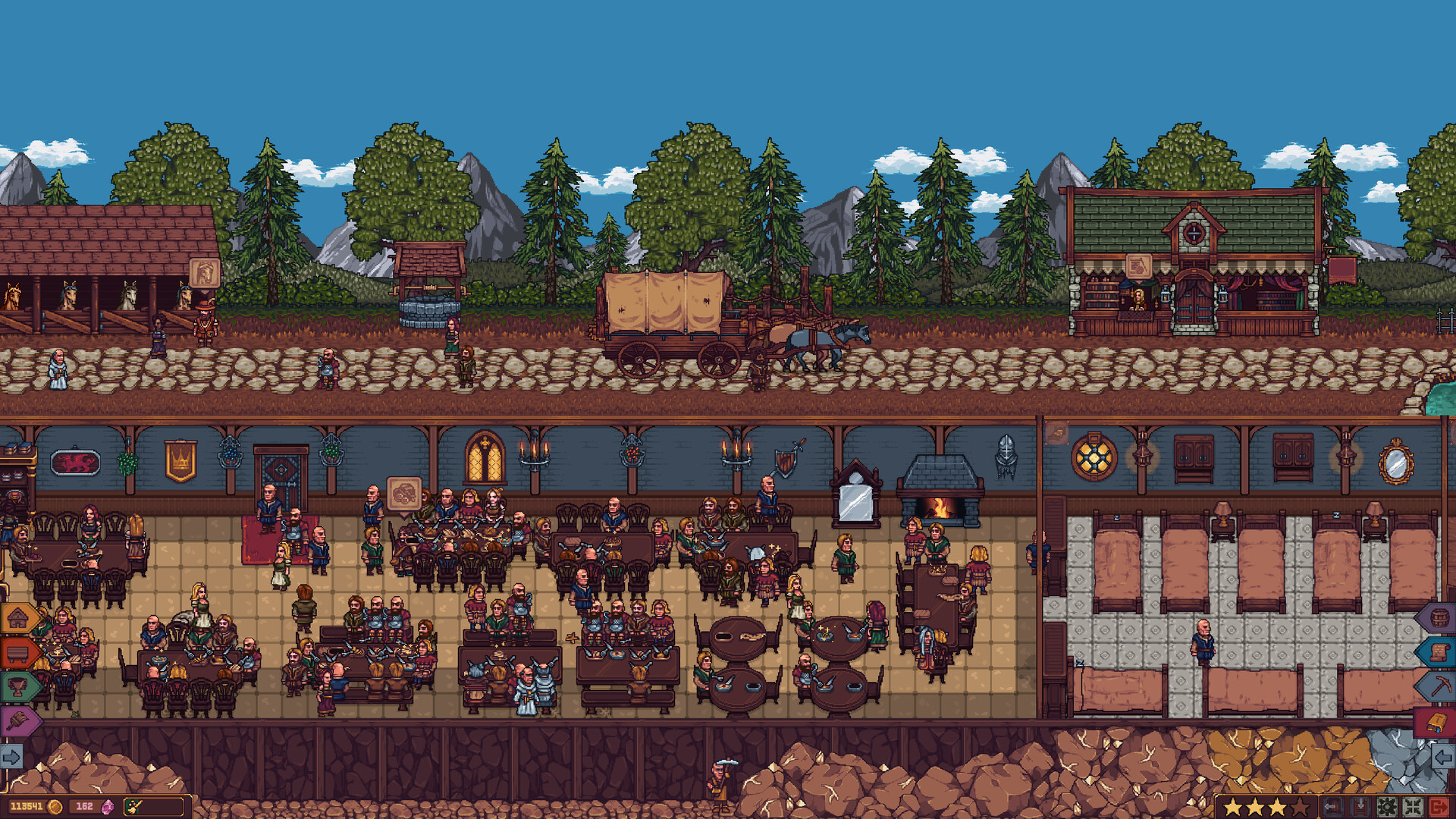
Task: Open the furniture cart menu on the left
Action: tap(17, 653)
